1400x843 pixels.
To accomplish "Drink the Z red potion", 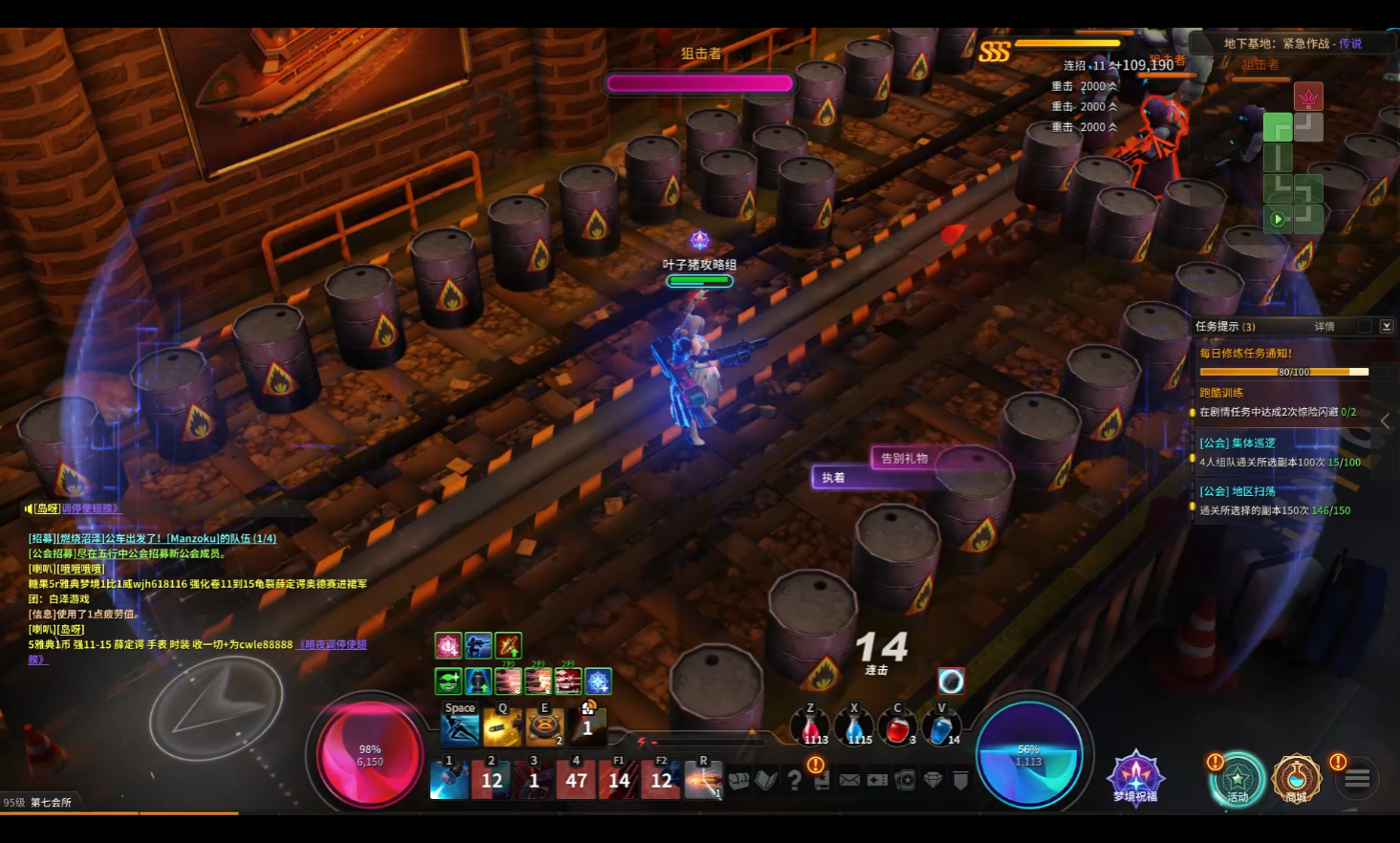I will 810,728.
